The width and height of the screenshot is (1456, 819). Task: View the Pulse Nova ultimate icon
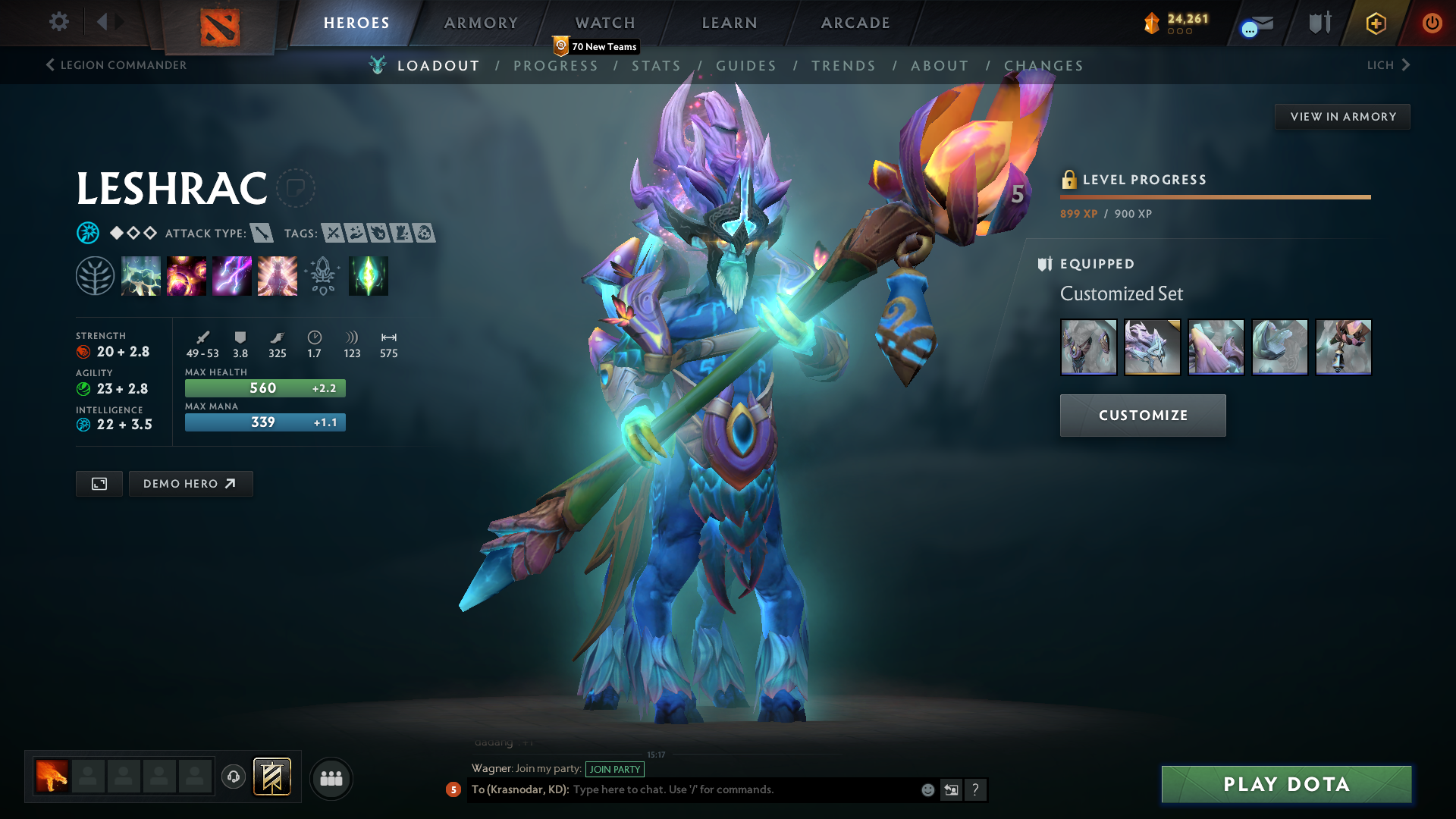click(277, 275)
